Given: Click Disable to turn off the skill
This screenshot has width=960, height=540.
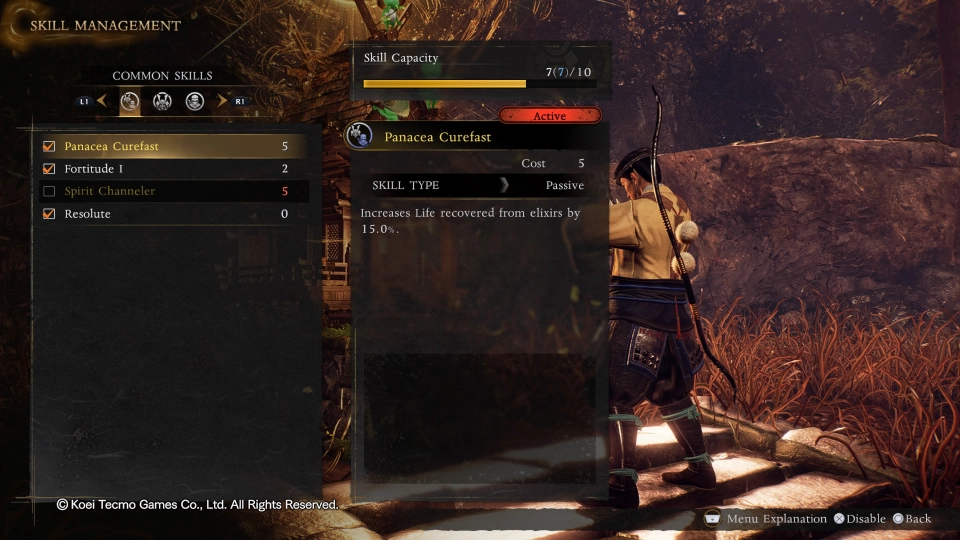Looking at the screenshot, I should click(860, 519).
